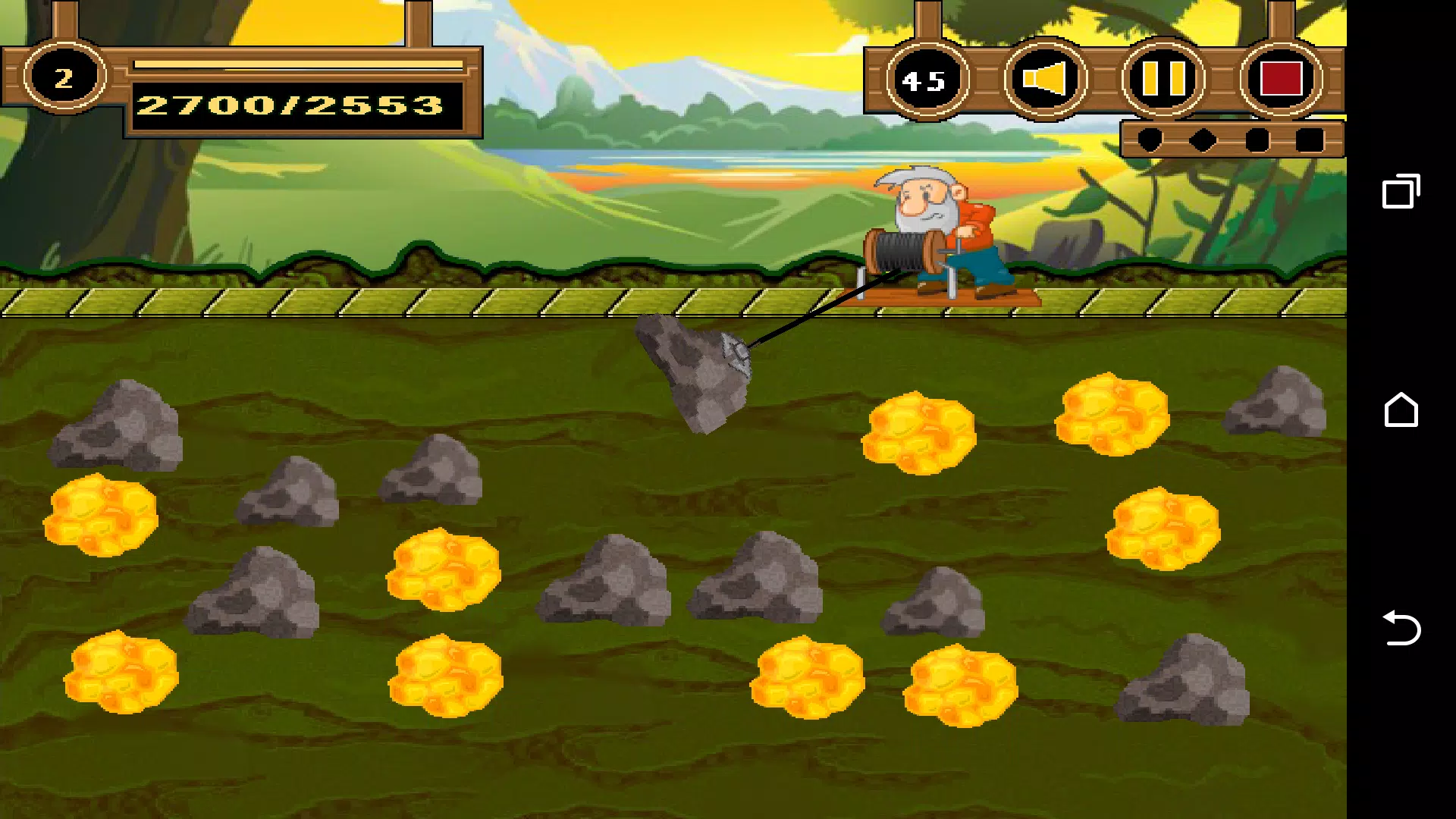
Task: Select the first power-up slot in the item bar
Action: pos(1150,139)
